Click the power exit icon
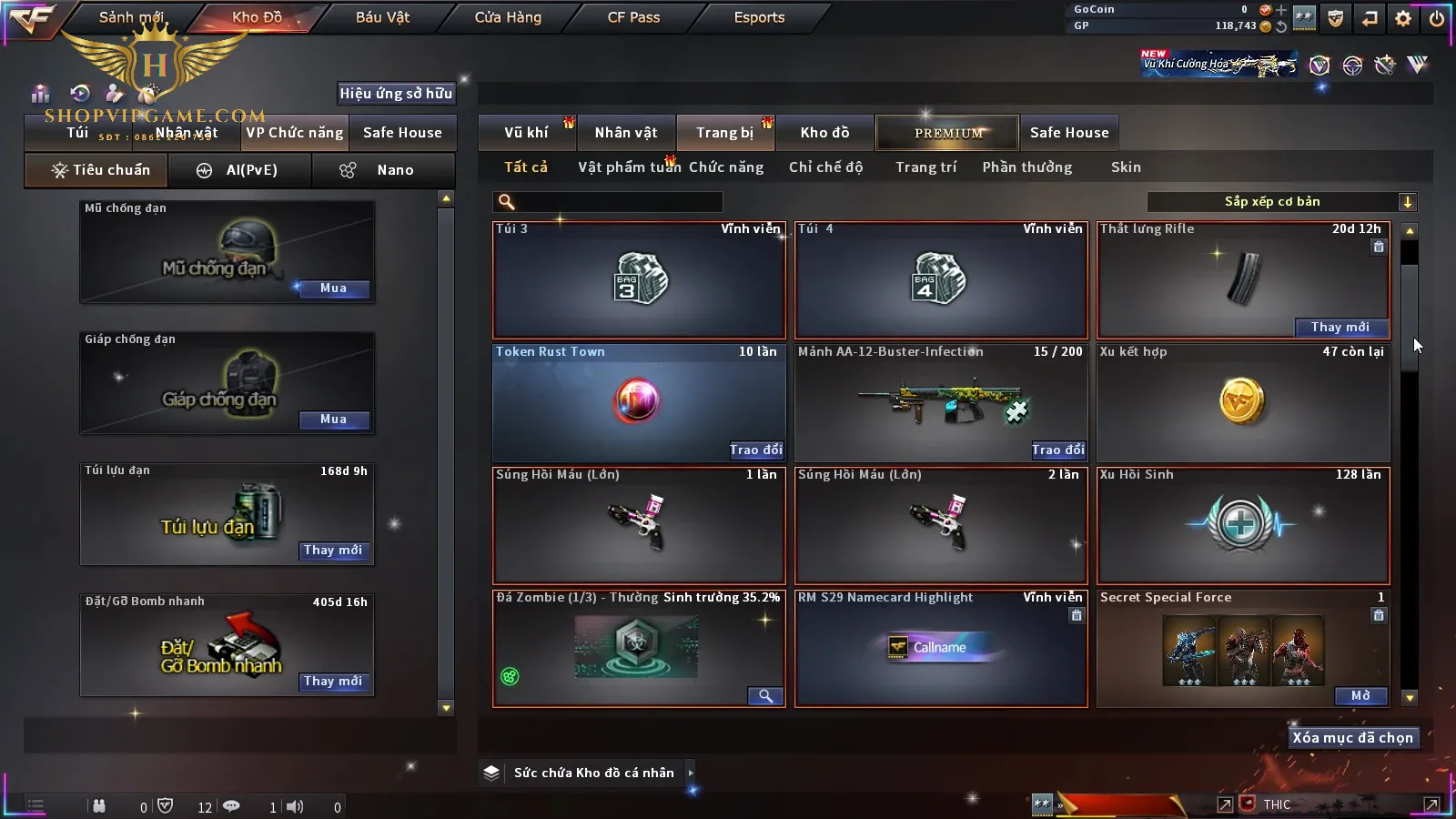1456x819 pixels. click(x=1437, y=18)
